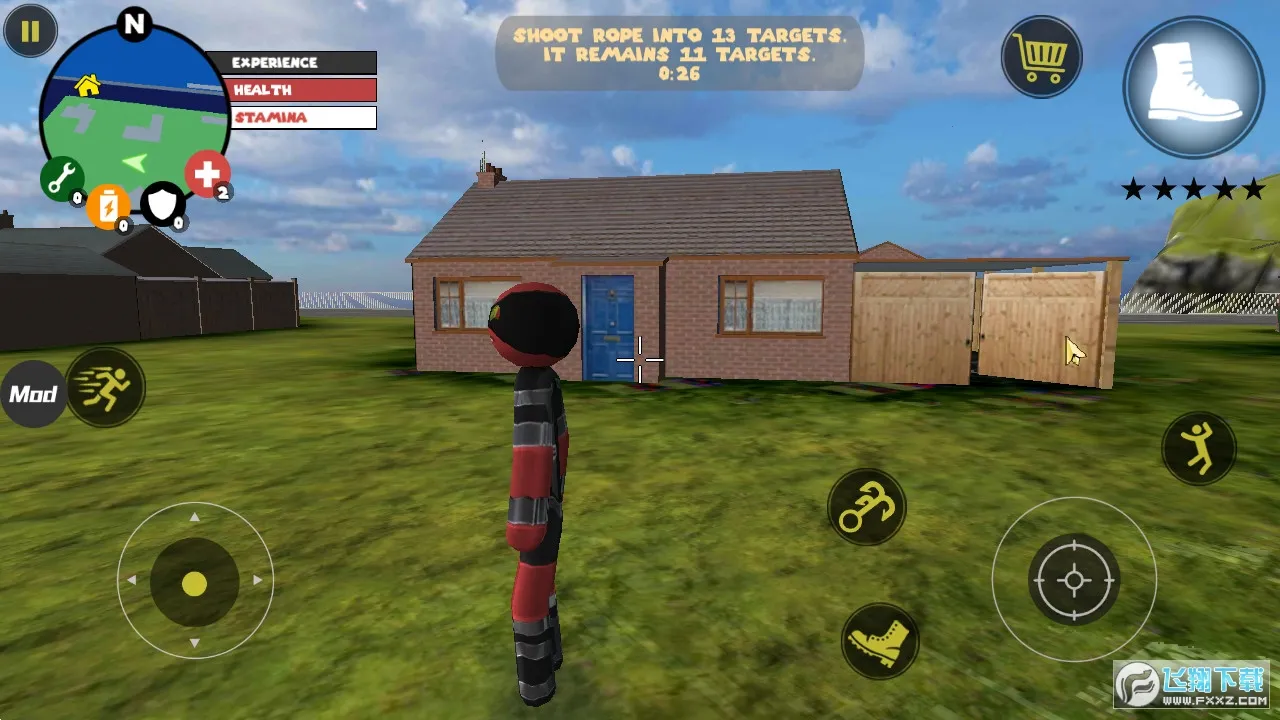The height and width of the screenshot is (720, 1280).
Task: Kick using the yellow boot button
Action: pyautogui.click(x=880, y=640)
